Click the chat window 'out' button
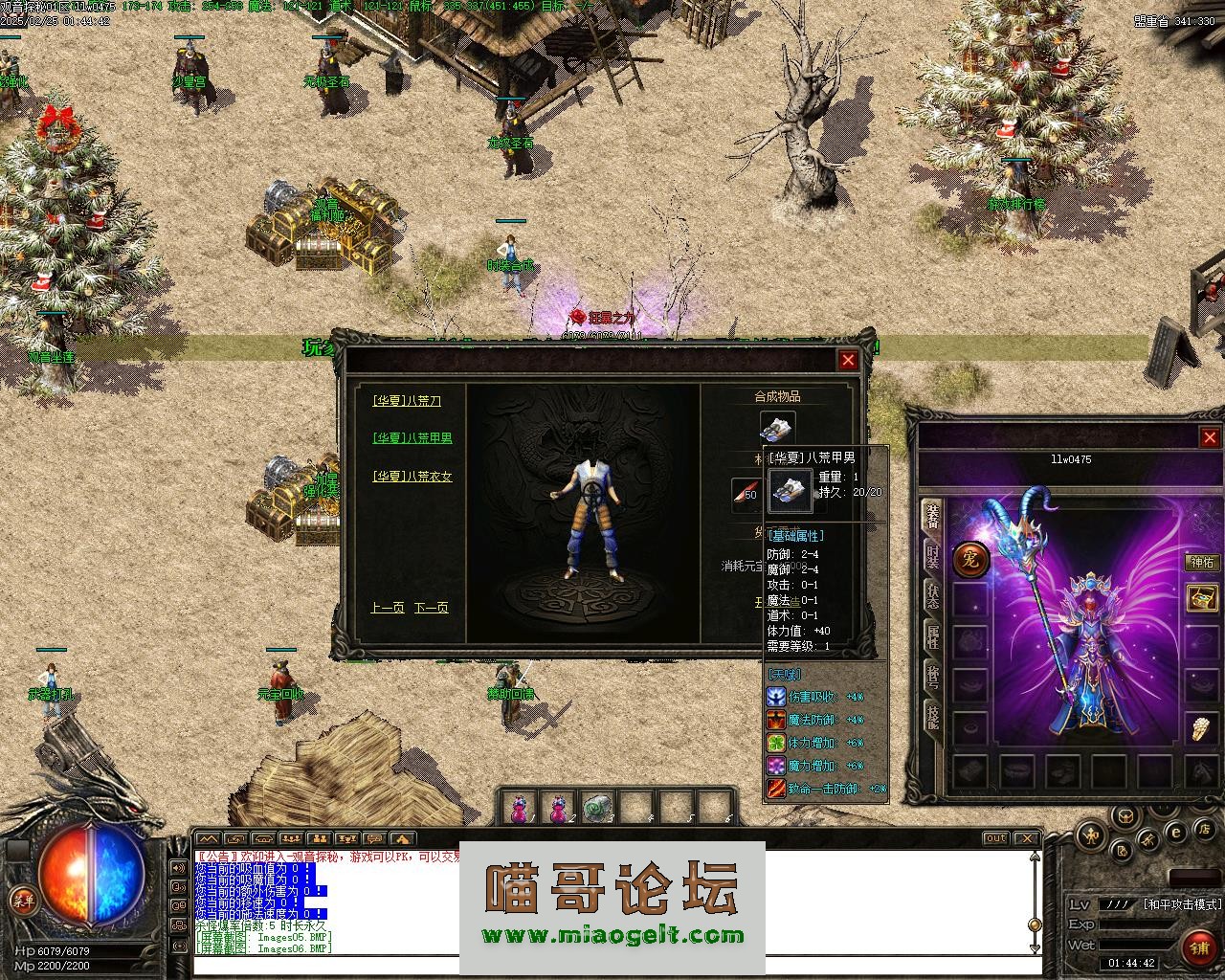 pyautogui.click(x=996, y=838)
